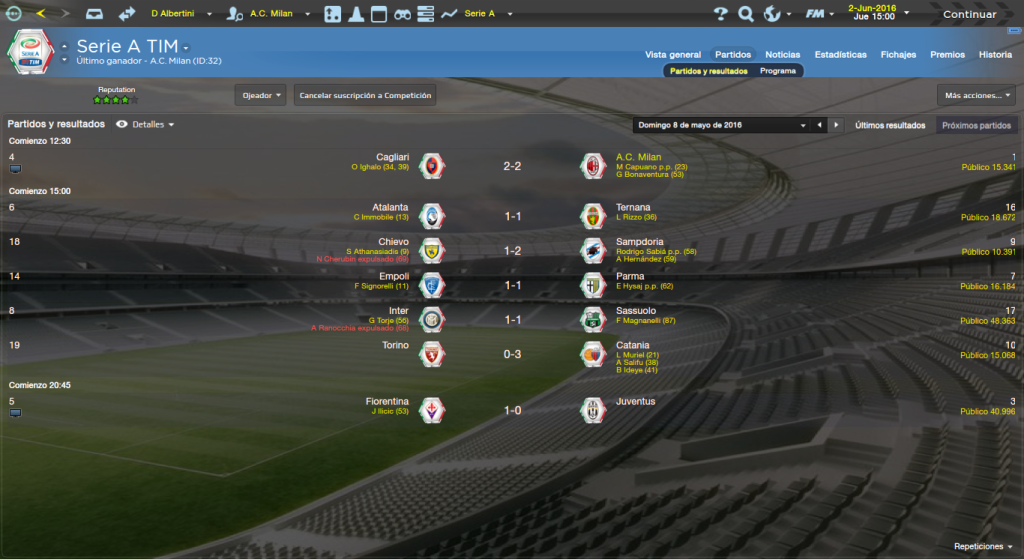Open the FM menu

tap(819, 14)
